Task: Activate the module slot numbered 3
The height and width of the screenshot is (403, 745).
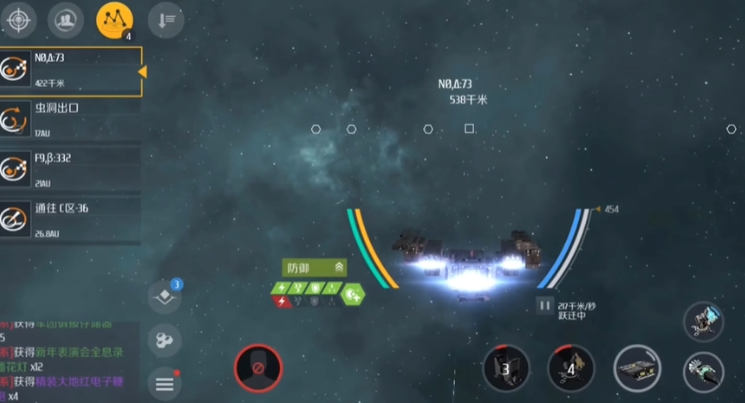Action: [x=506, y=368]
